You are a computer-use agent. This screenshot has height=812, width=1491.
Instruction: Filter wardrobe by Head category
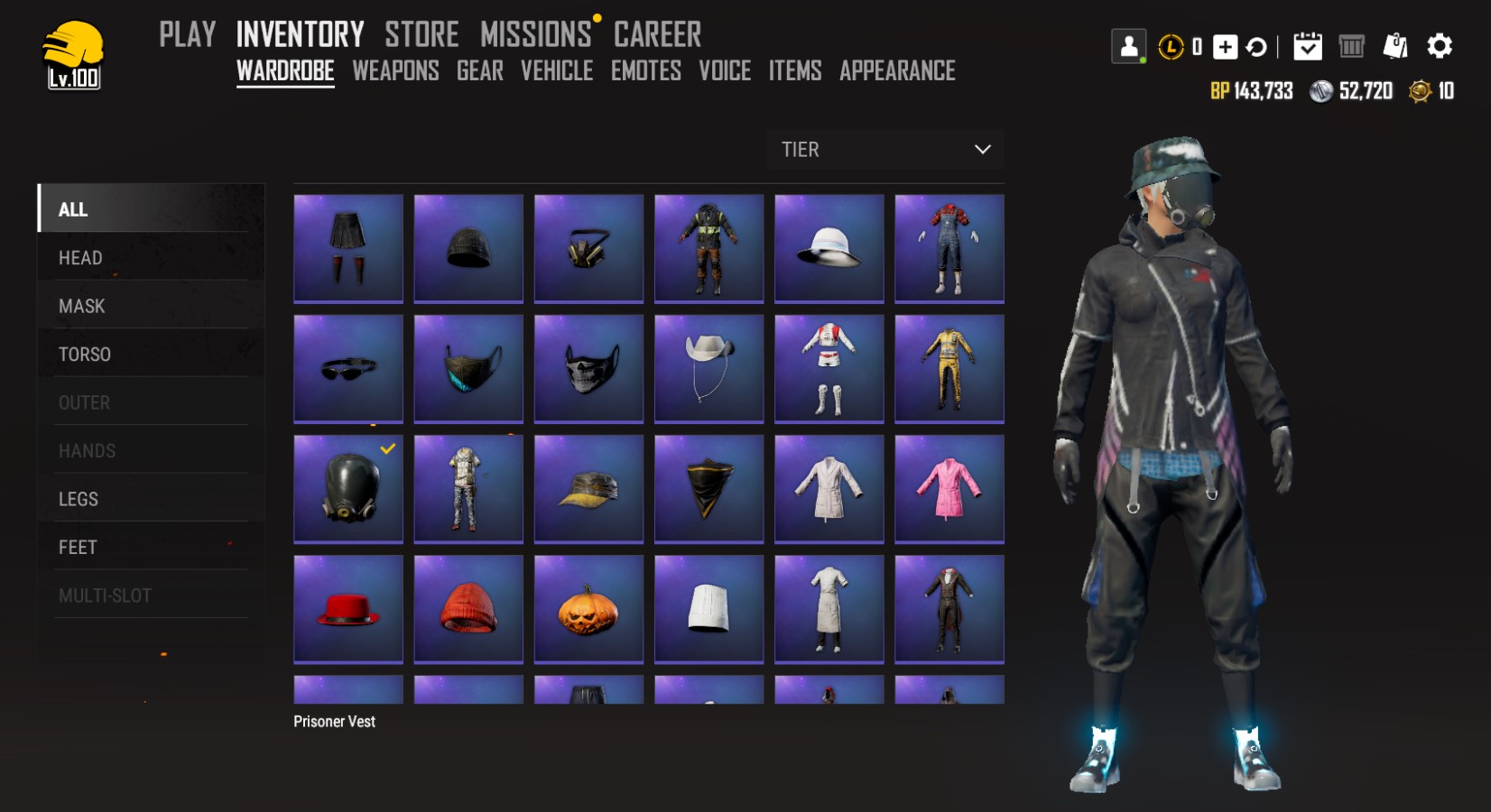point(80,258)
